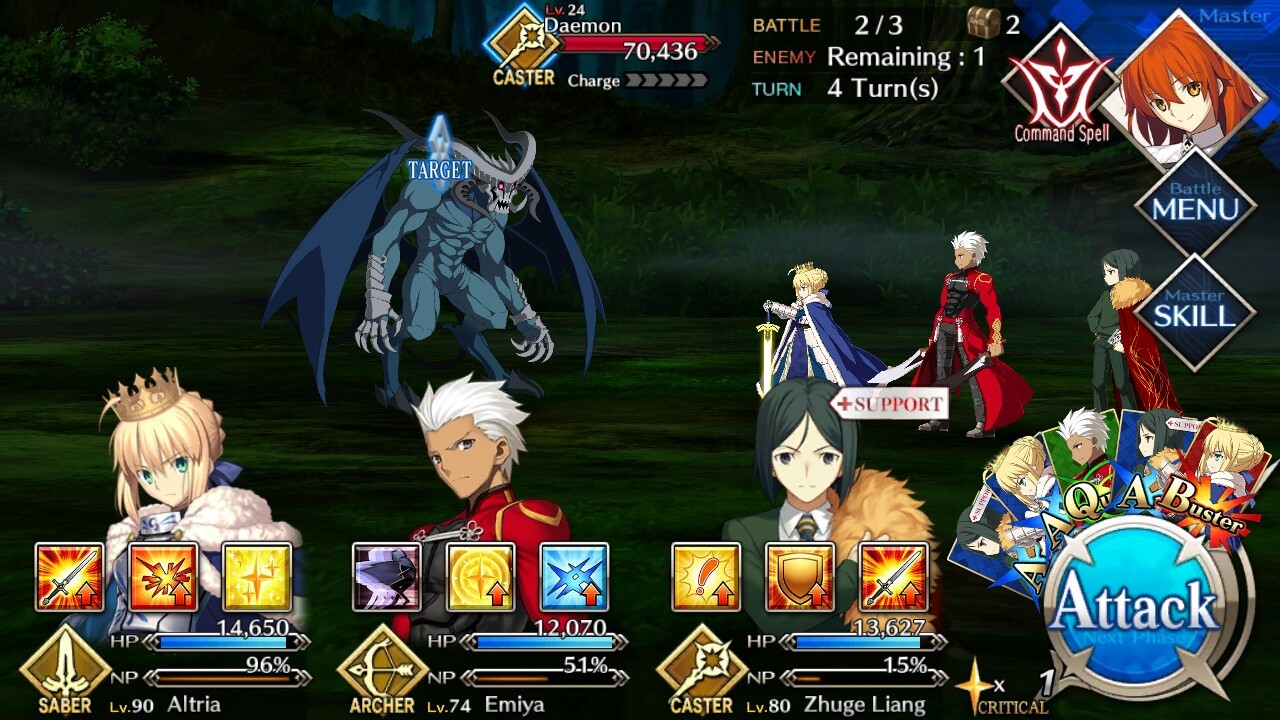Select Zhuge Liang's Caster class icon

tap(700, 670)
